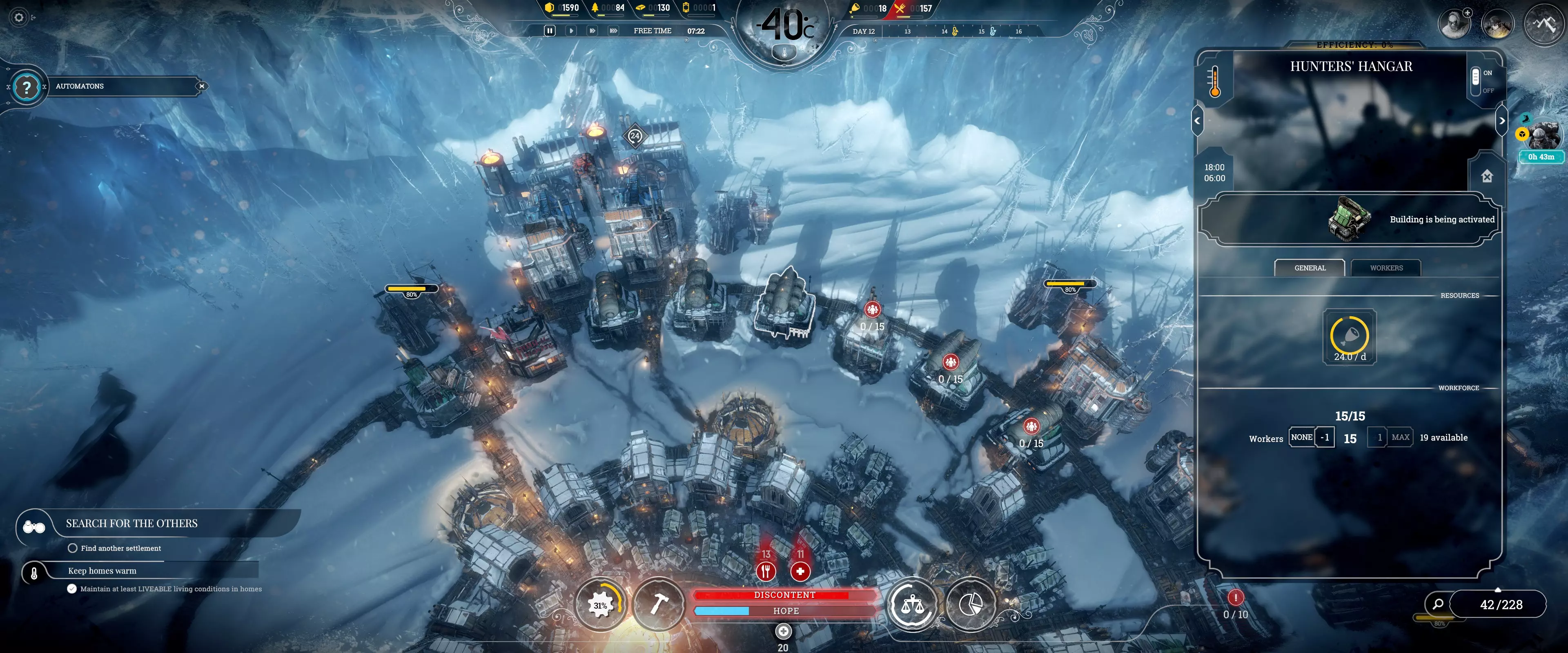
Task: Open the Book of Laws scales icon
Action: (x=912, y=604)
